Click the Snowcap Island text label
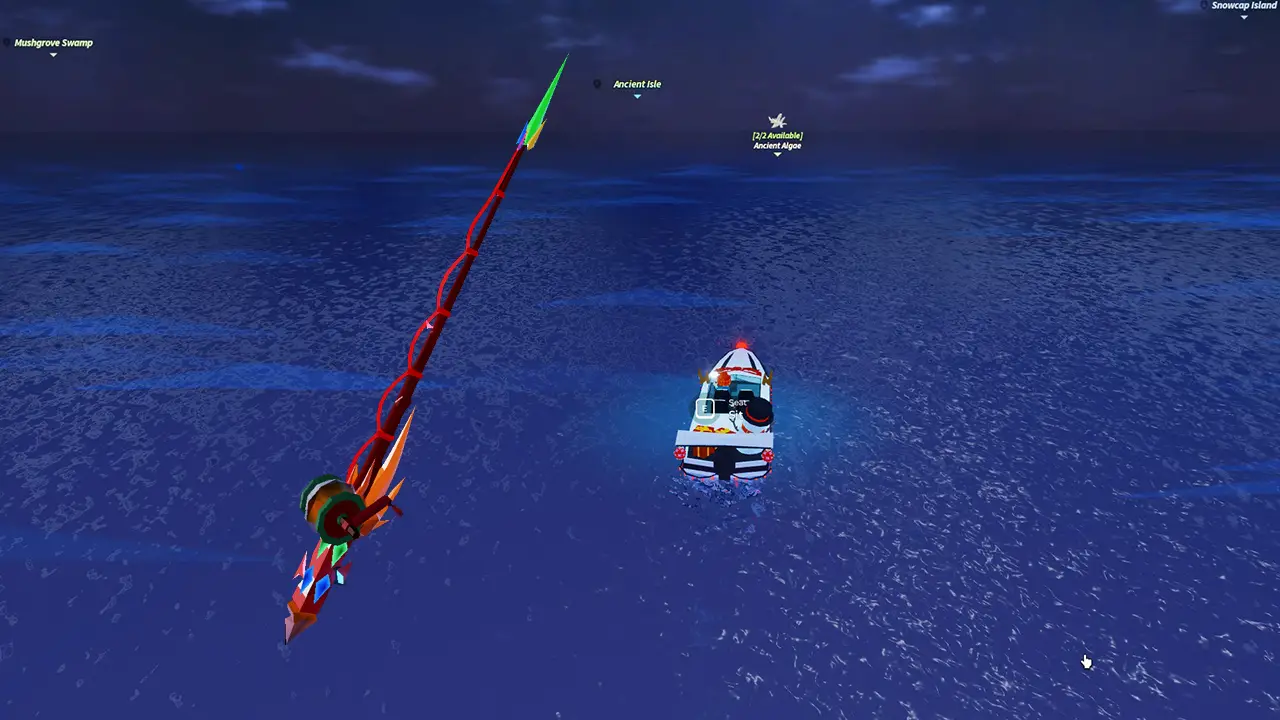This screenshot has height=720, width=1280. [1243, 4]
